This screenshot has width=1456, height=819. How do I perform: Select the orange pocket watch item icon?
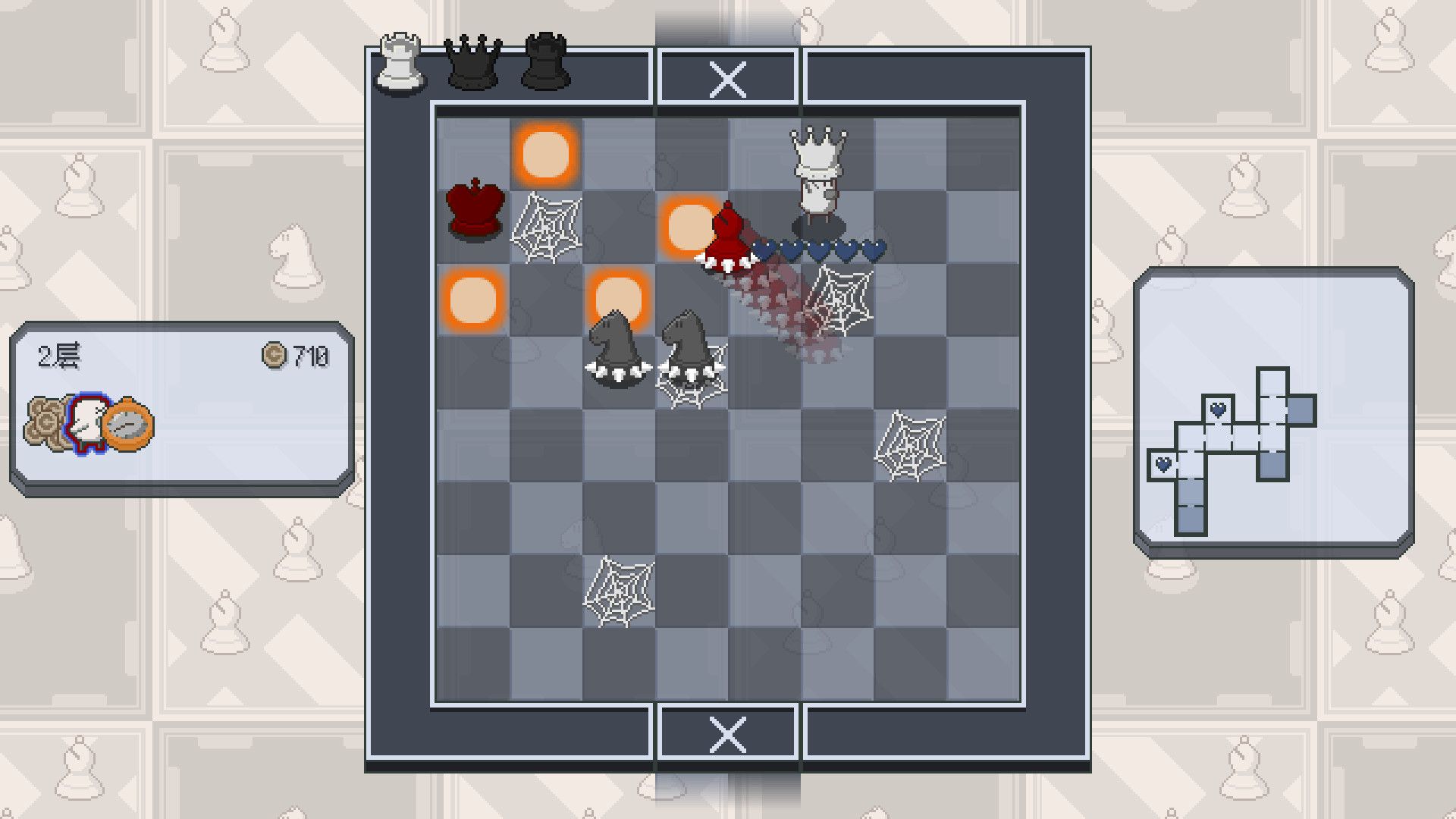tap(130, 425)
